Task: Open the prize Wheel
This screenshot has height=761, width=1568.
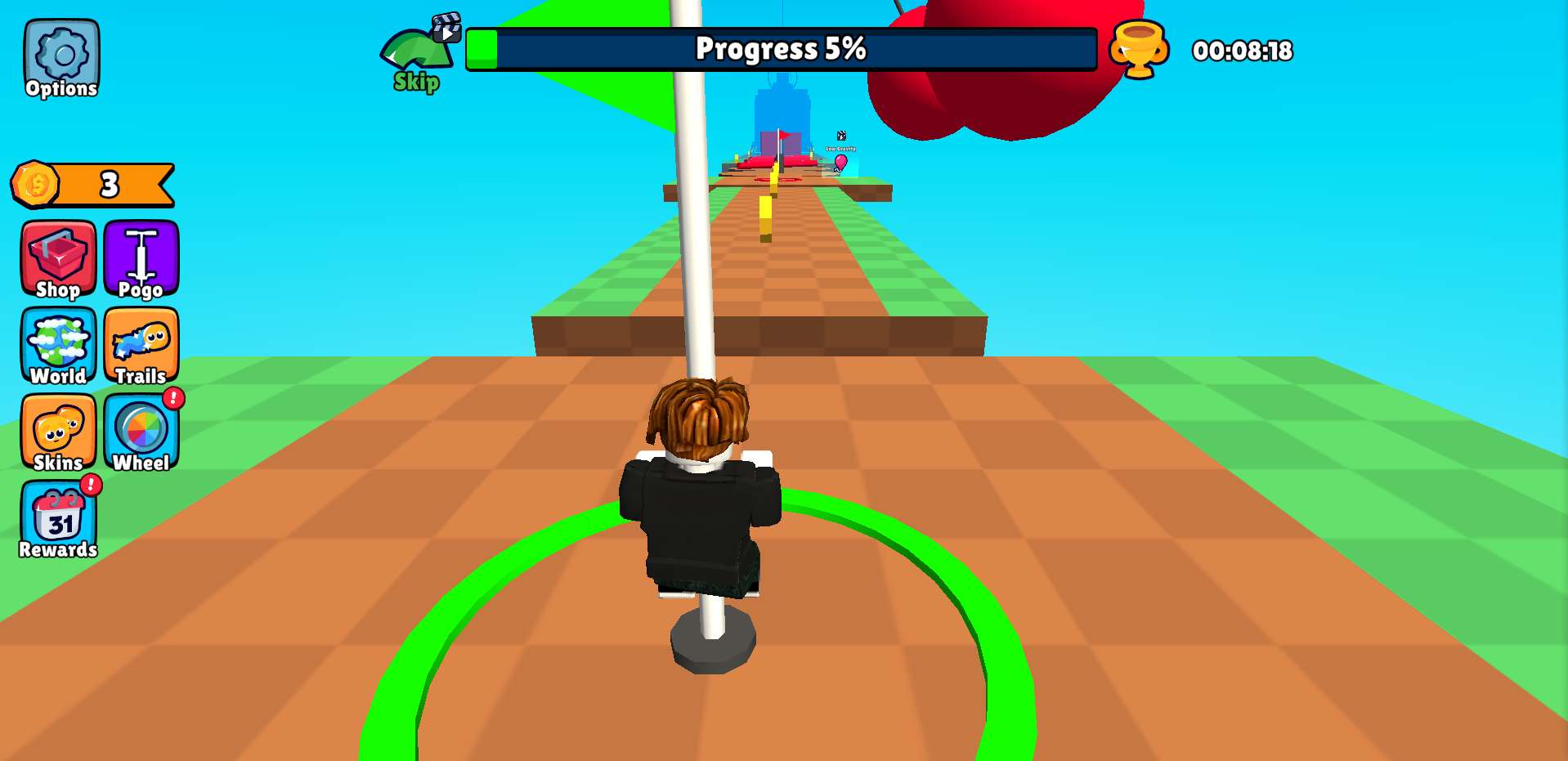Action: pos(141,432)
